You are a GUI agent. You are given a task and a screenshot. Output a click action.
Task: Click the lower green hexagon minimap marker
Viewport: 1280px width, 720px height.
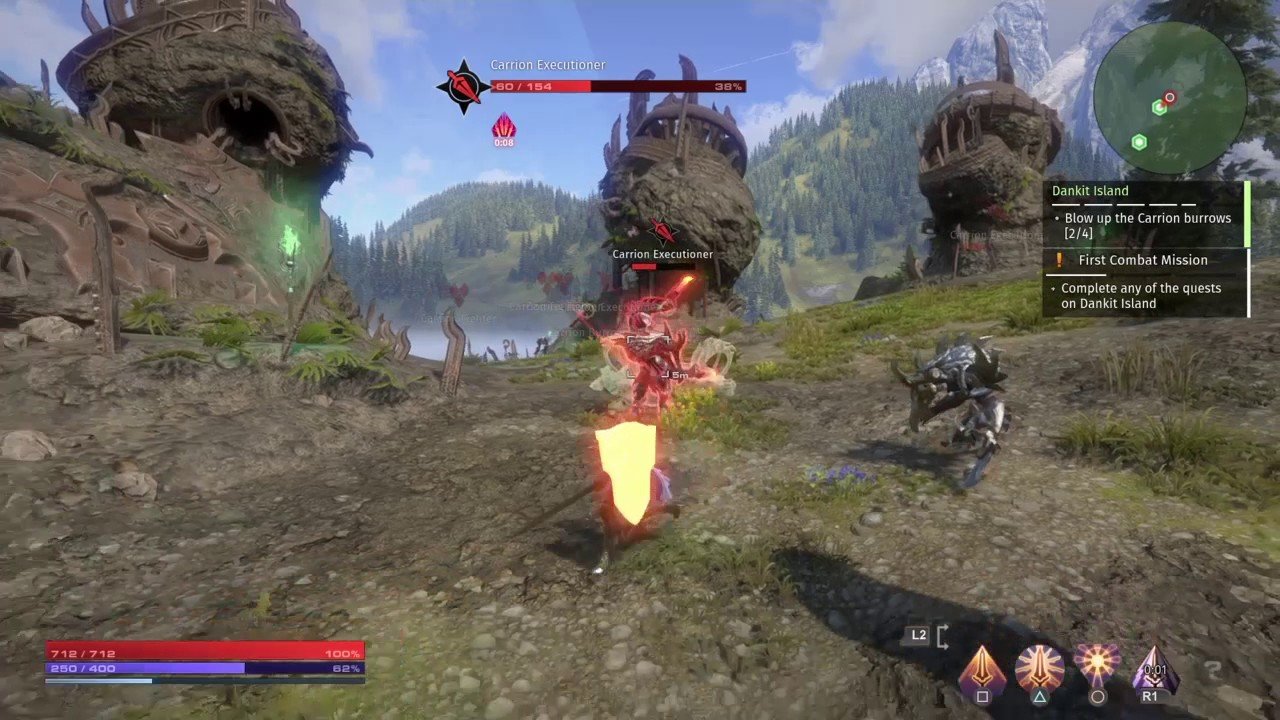(1138, 143)
